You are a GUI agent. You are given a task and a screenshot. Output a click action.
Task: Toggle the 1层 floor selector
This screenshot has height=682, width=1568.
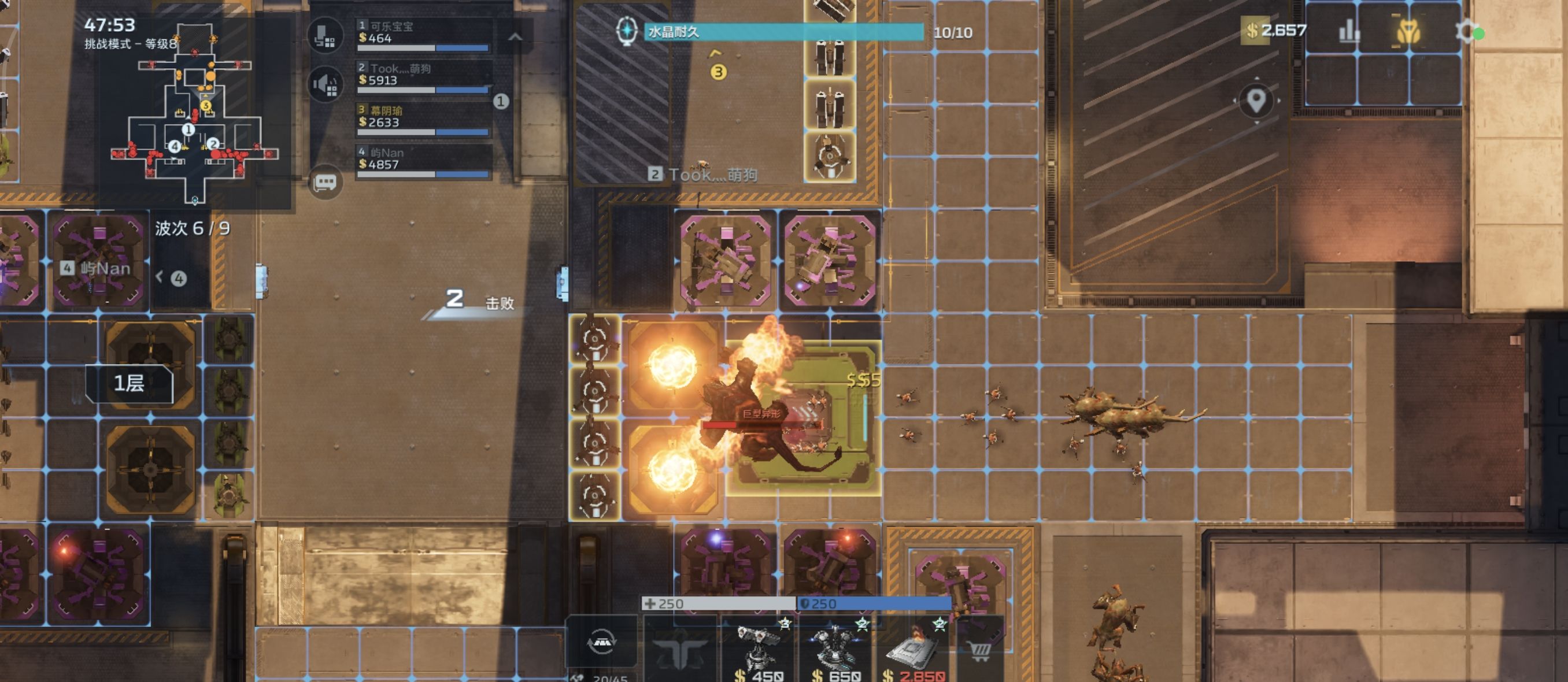(x=129, y=383)
